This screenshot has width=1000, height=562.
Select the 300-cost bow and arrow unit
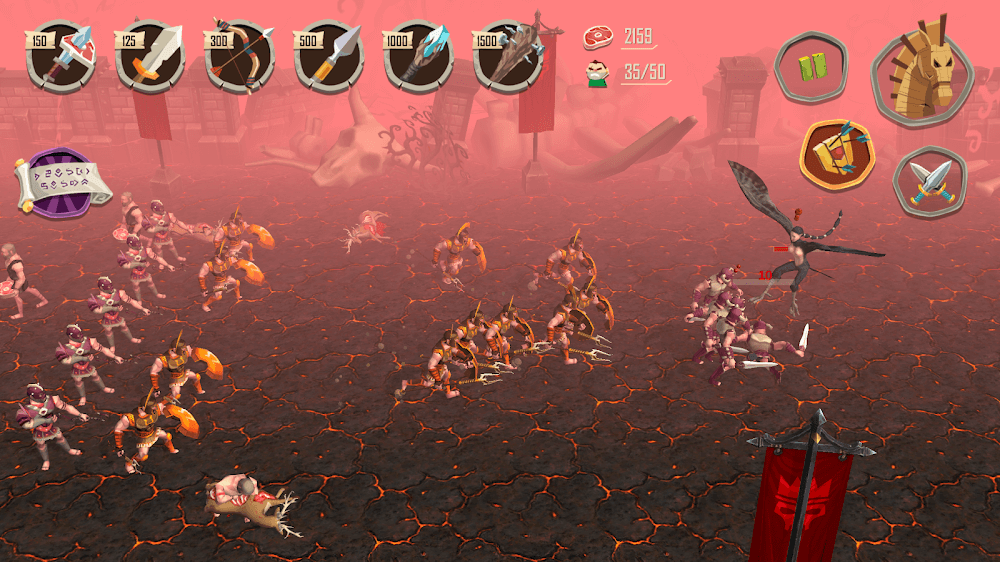[x=240, y=58]
